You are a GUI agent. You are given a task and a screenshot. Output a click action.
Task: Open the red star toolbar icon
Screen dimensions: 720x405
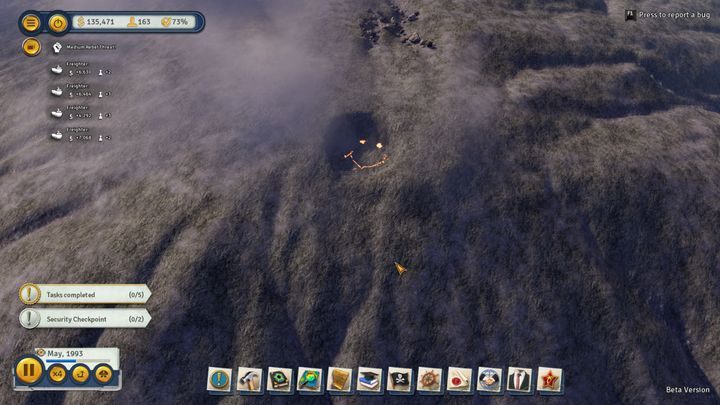550,379
